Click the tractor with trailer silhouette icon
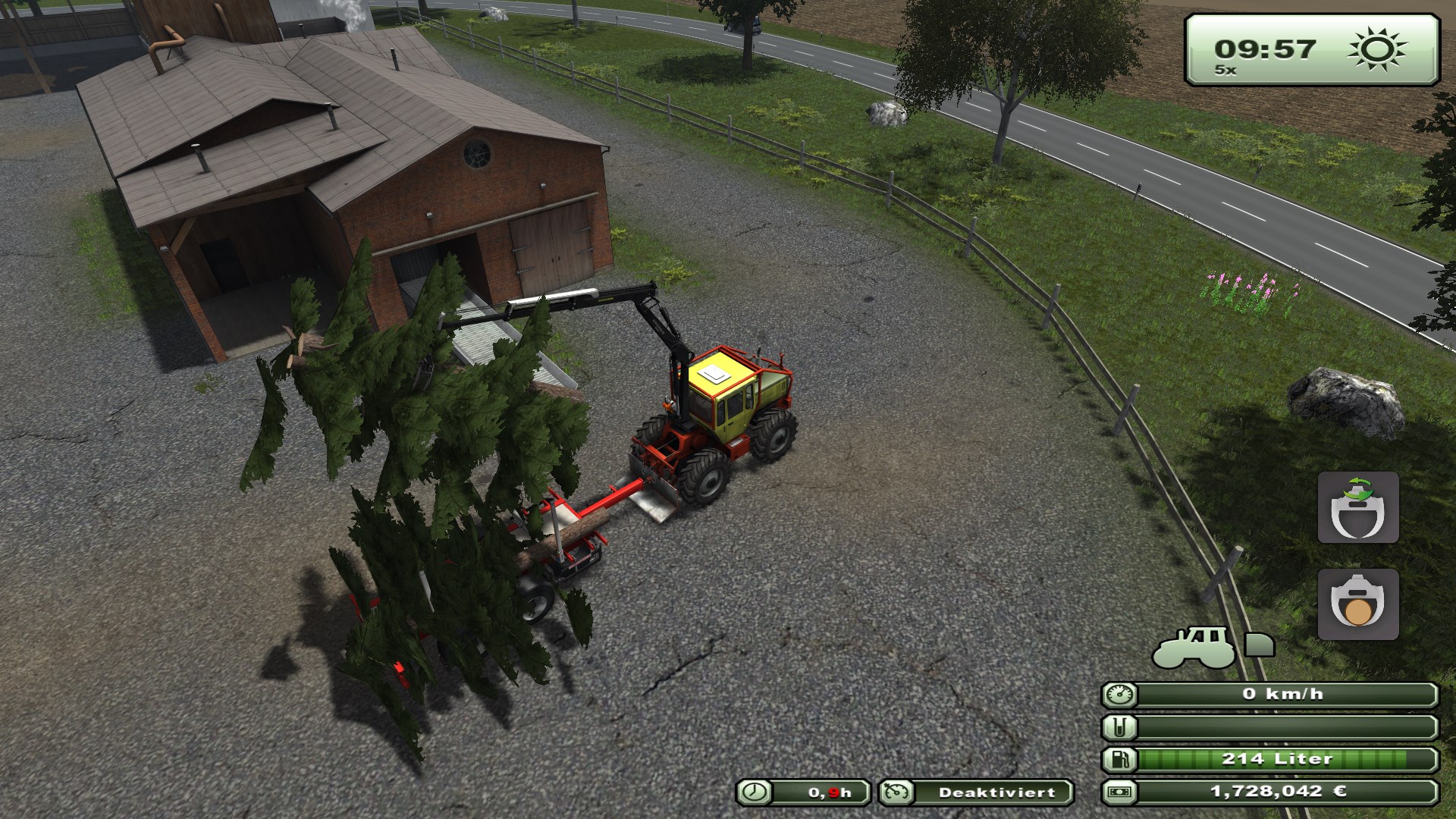1456x819 pixels. click(x=1212, y=647)
